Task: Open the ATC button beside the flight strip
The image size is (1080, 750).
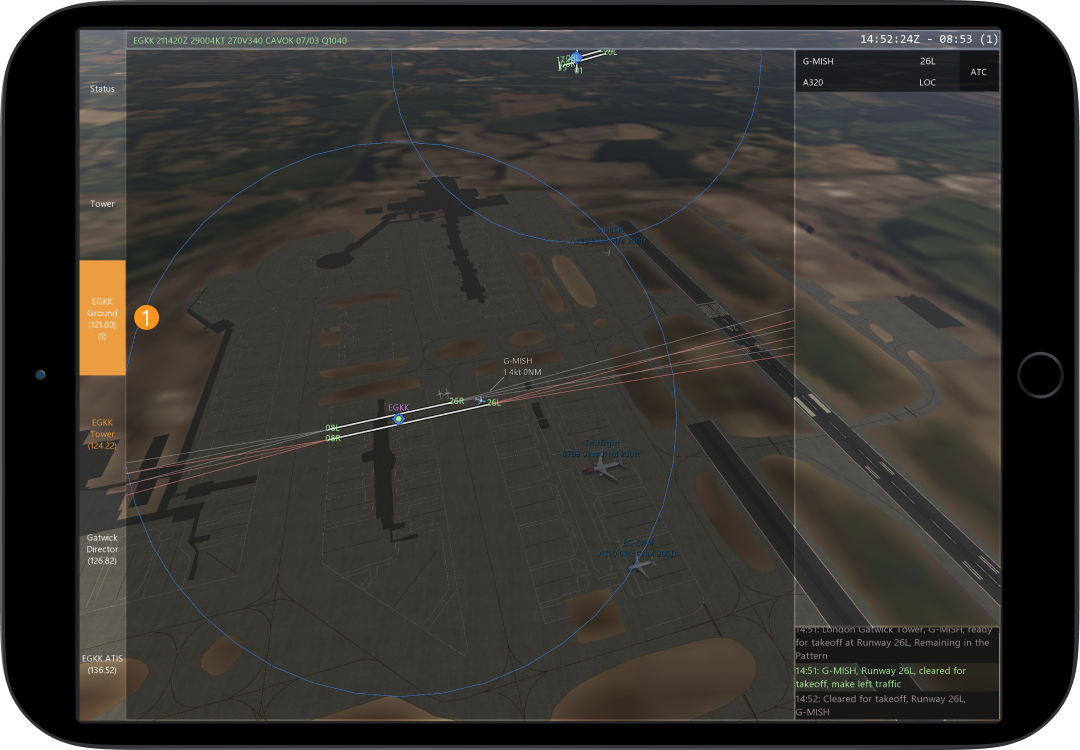Action: (x=978, y=72)
